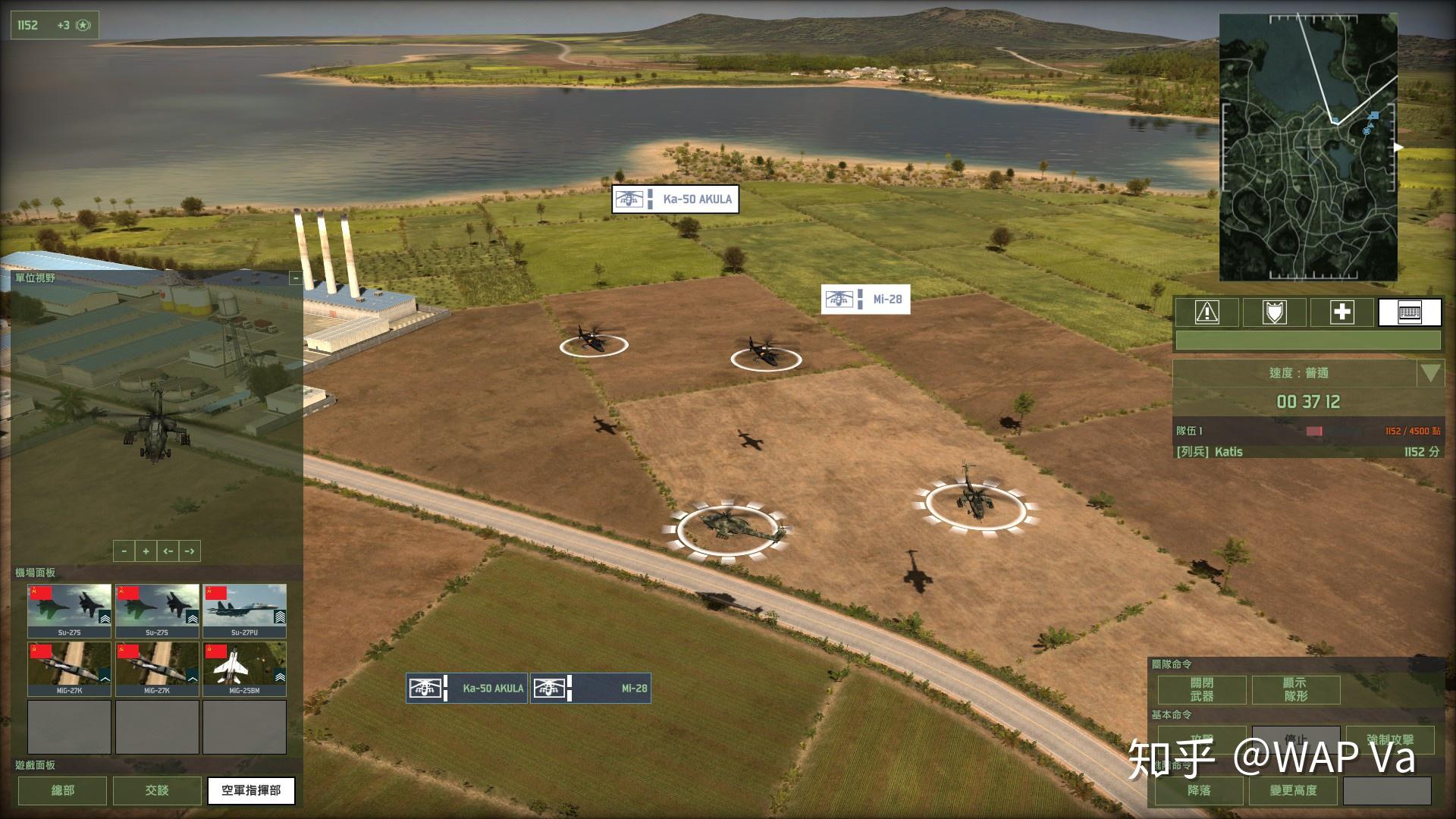
Task: Select the shield icon on the right panel
Action: [x=1274, y=312]
